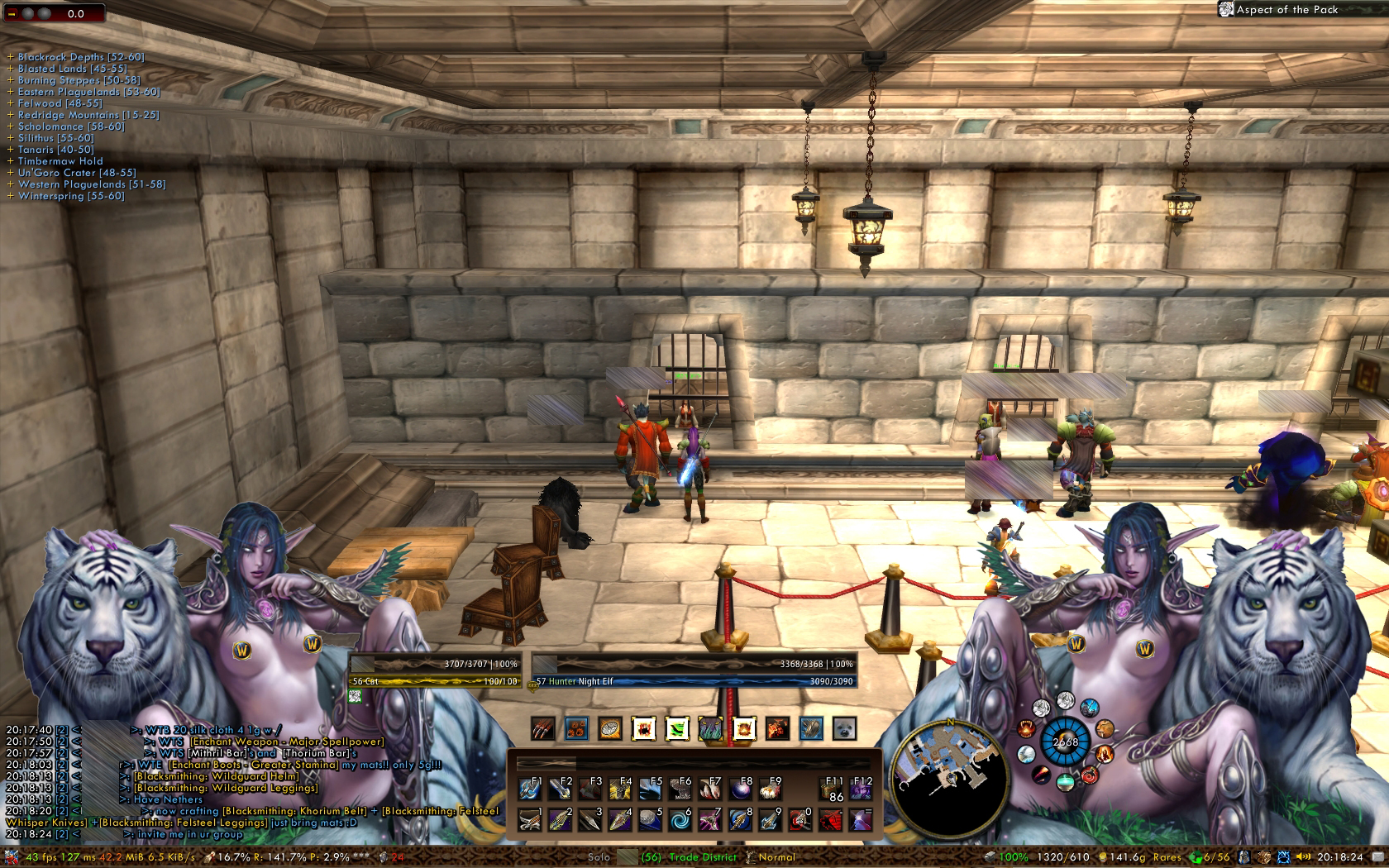This screenshot has width=1389, height=868.
Task: Click the green pet stance icon
Action: pyautogui.click(x=677, y=728)
